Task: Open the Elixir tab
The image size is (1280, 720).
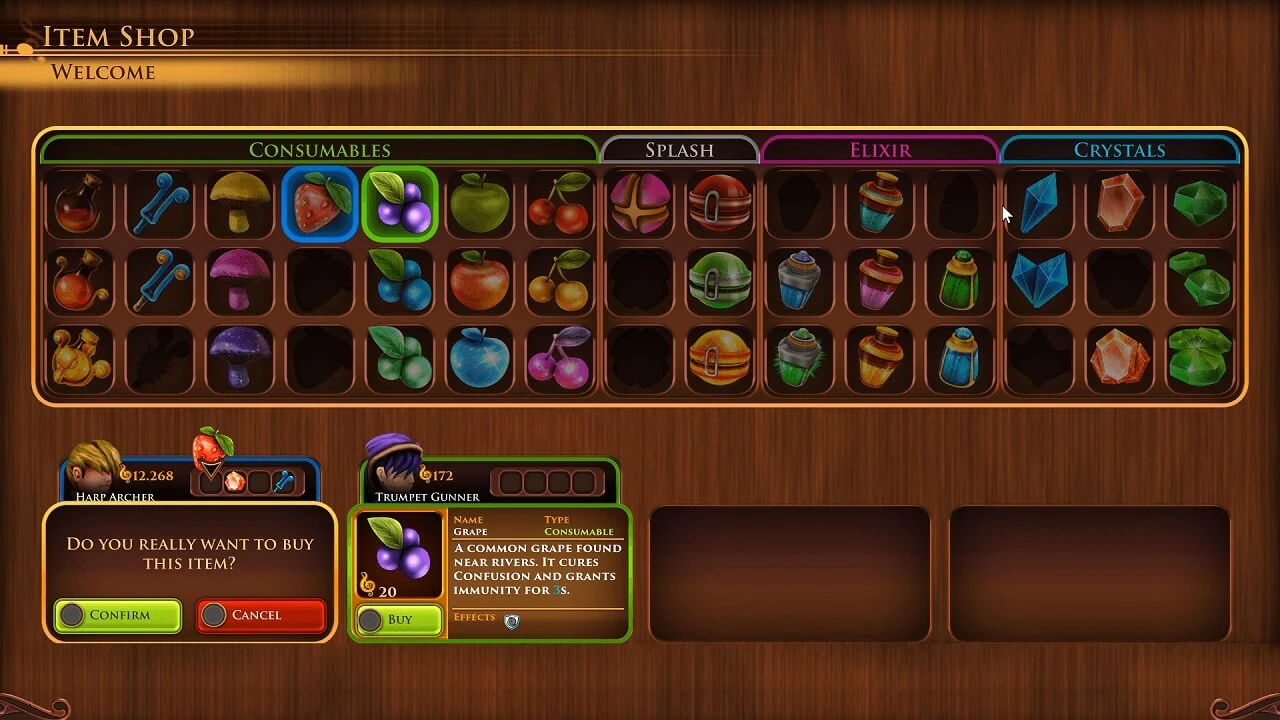Action: pyautogui.click(x=878, y=150)
